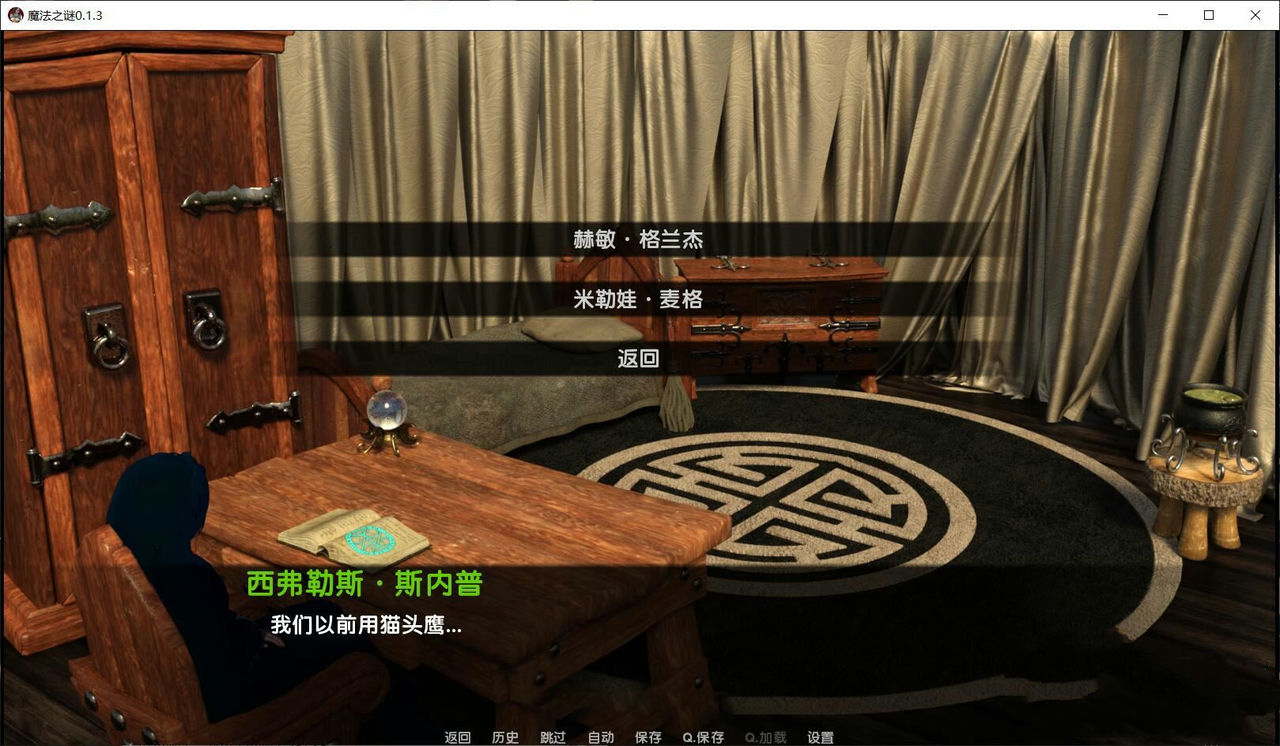The image size is (1280, 746).
Task: Perform a quick save using Q.保存
Action: click(703, 737)
